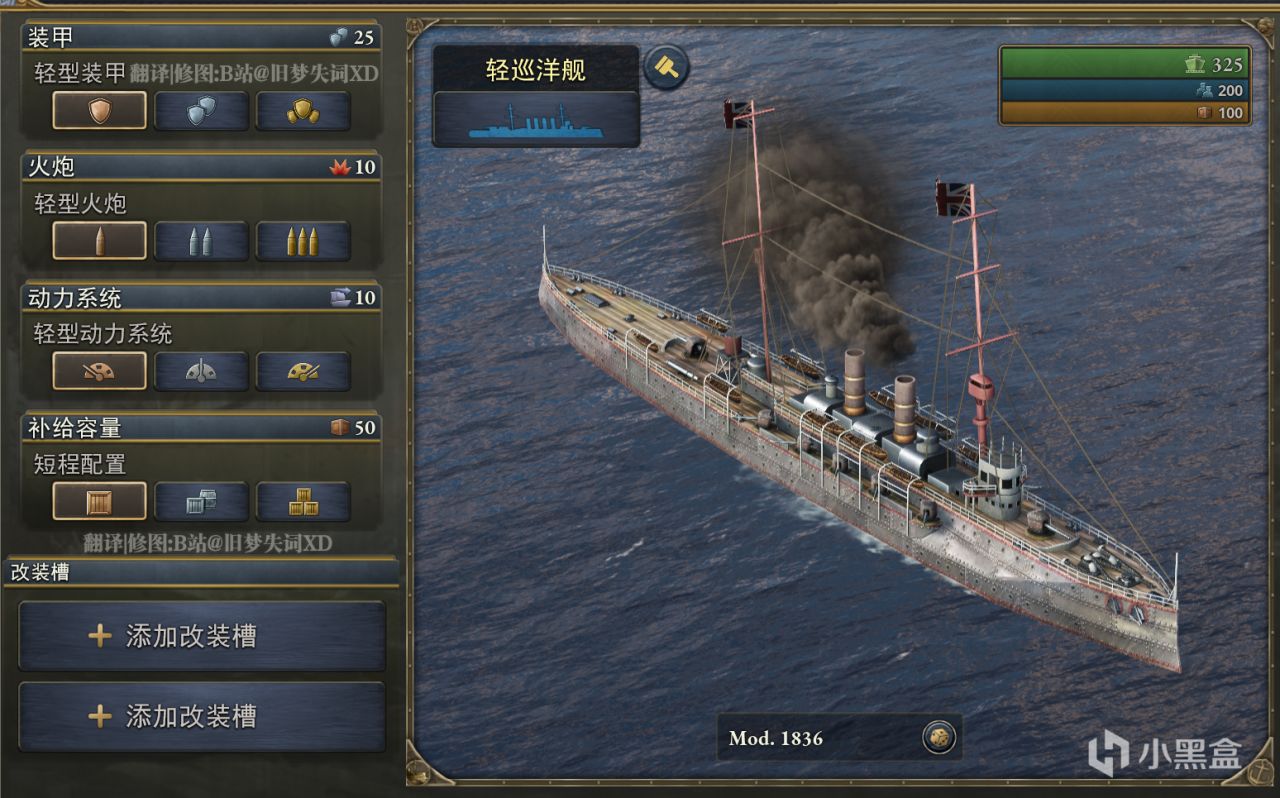Choose the double-shield armor option
The height and width of the screenshot is (798, 1280).
point(201,111)
